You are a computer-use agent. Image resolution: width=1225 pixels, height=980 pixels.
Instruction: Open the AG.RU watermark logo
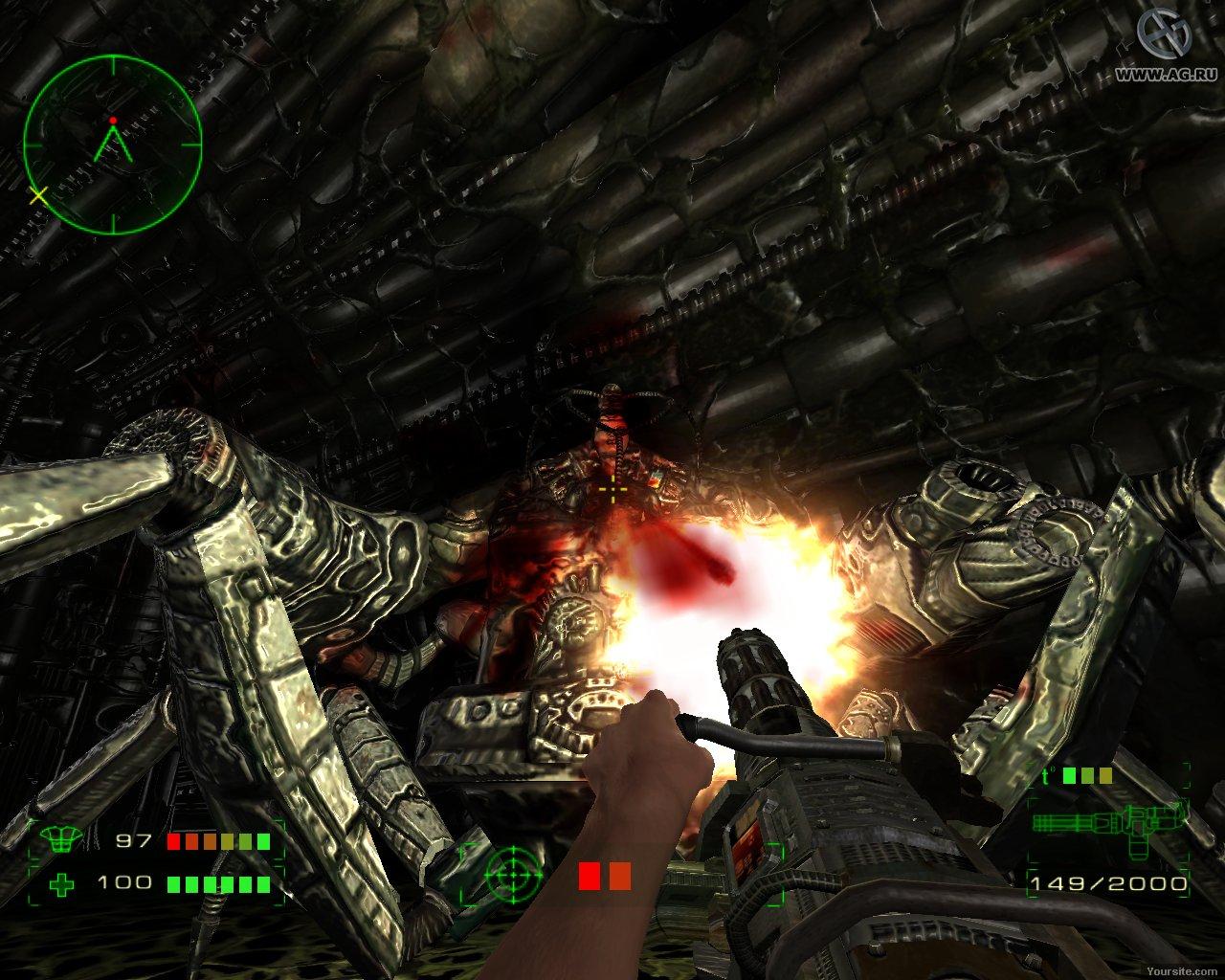(x=1163, y=40)
